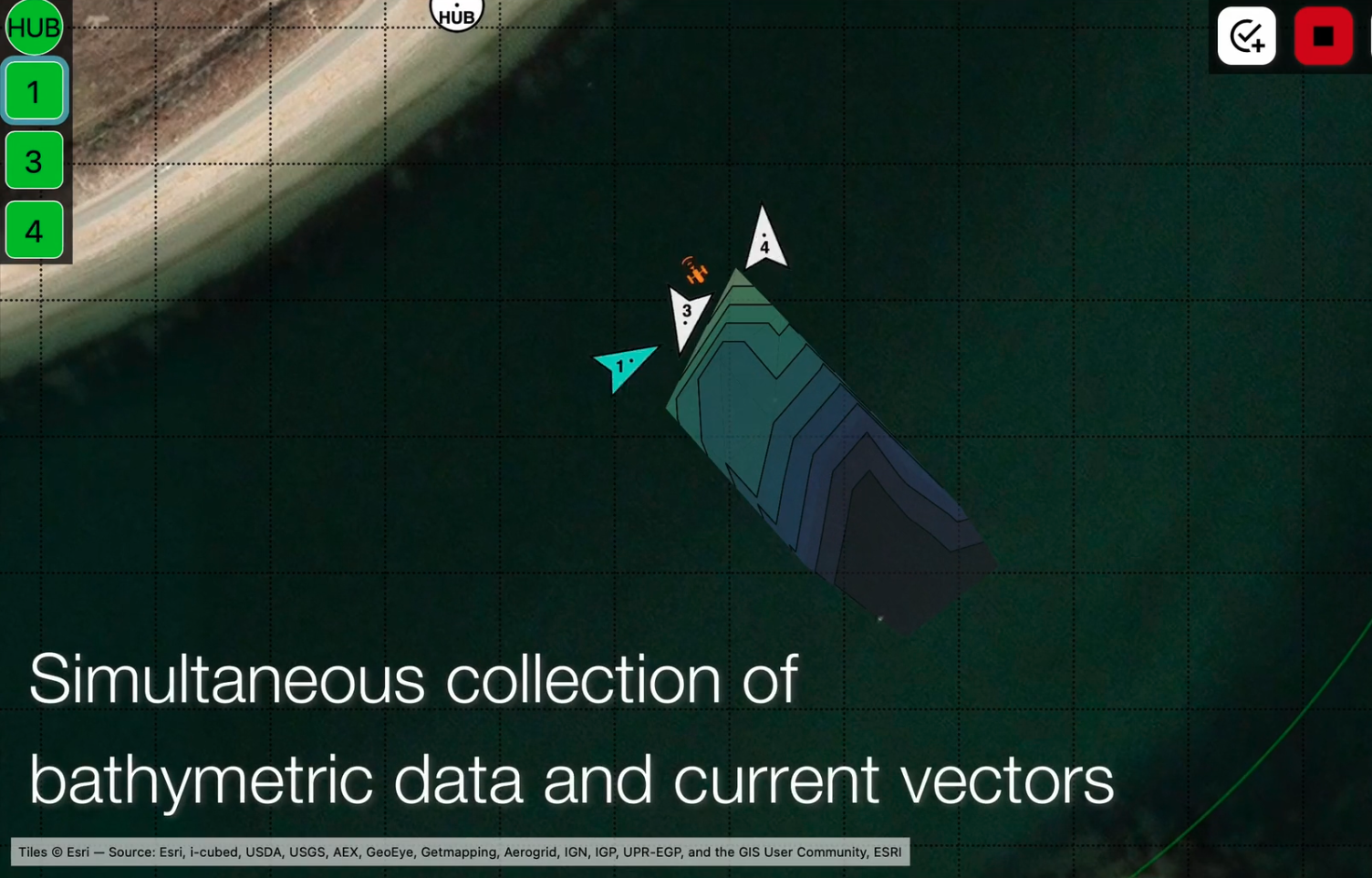Click the orange satellite connectivity icon
Image resolution: width=1372 pixels, height=878 pixels.
click(x=695, y=271)
